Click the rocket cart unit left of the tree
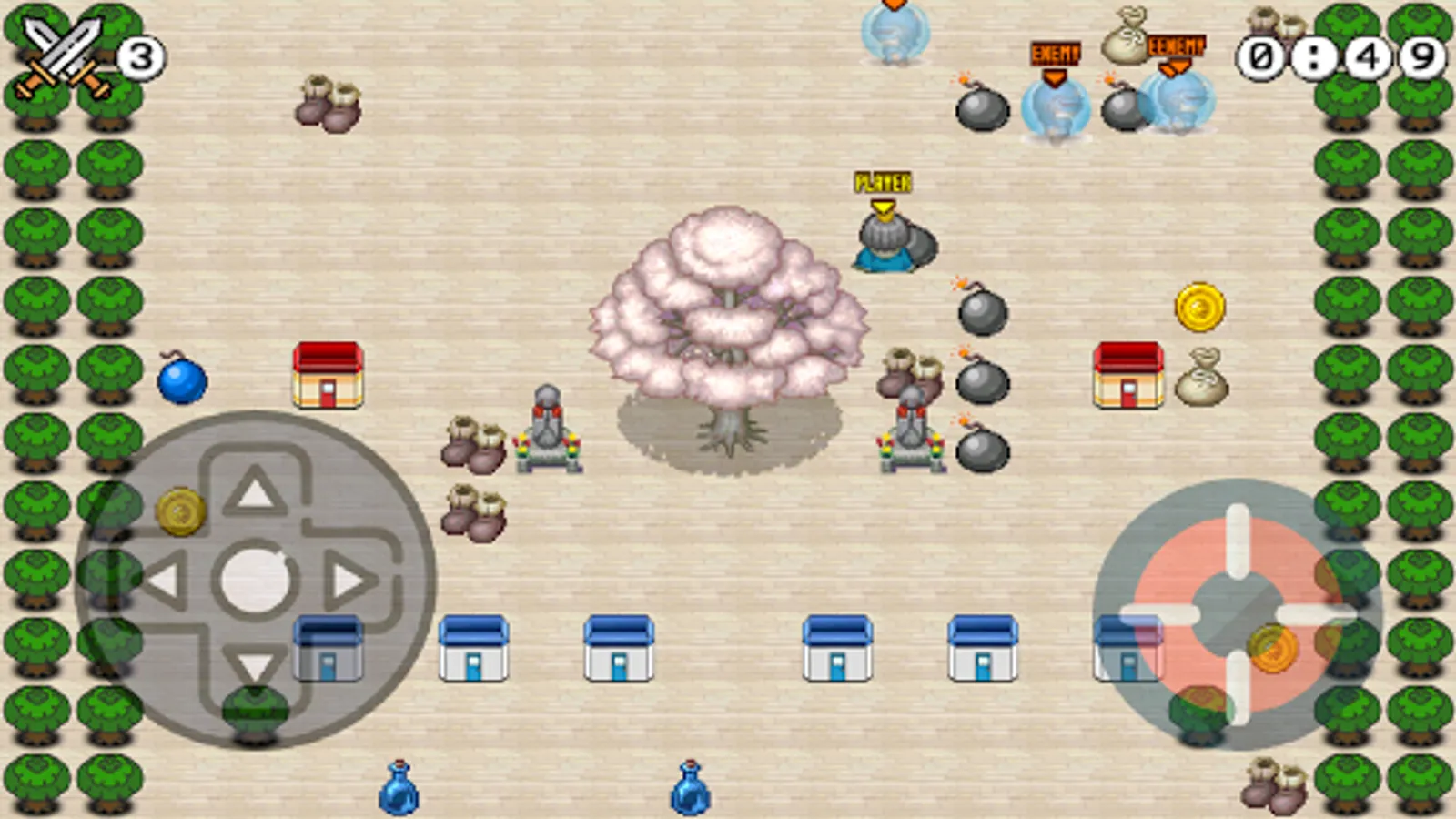1456x819 pixels. 546,428
